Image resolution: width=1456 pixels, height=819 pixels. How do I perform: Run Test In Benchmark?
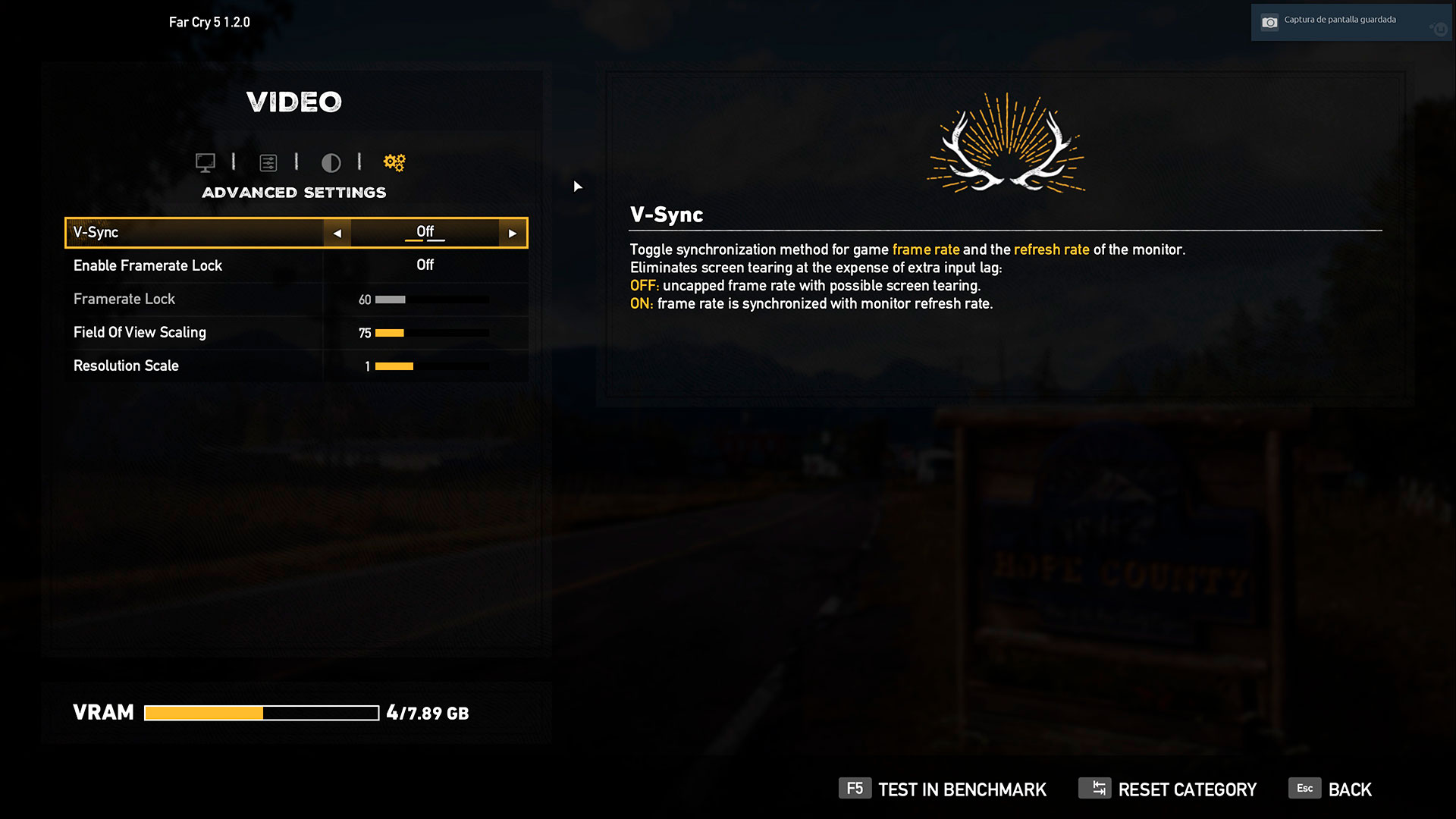click(x=943, y=789)
